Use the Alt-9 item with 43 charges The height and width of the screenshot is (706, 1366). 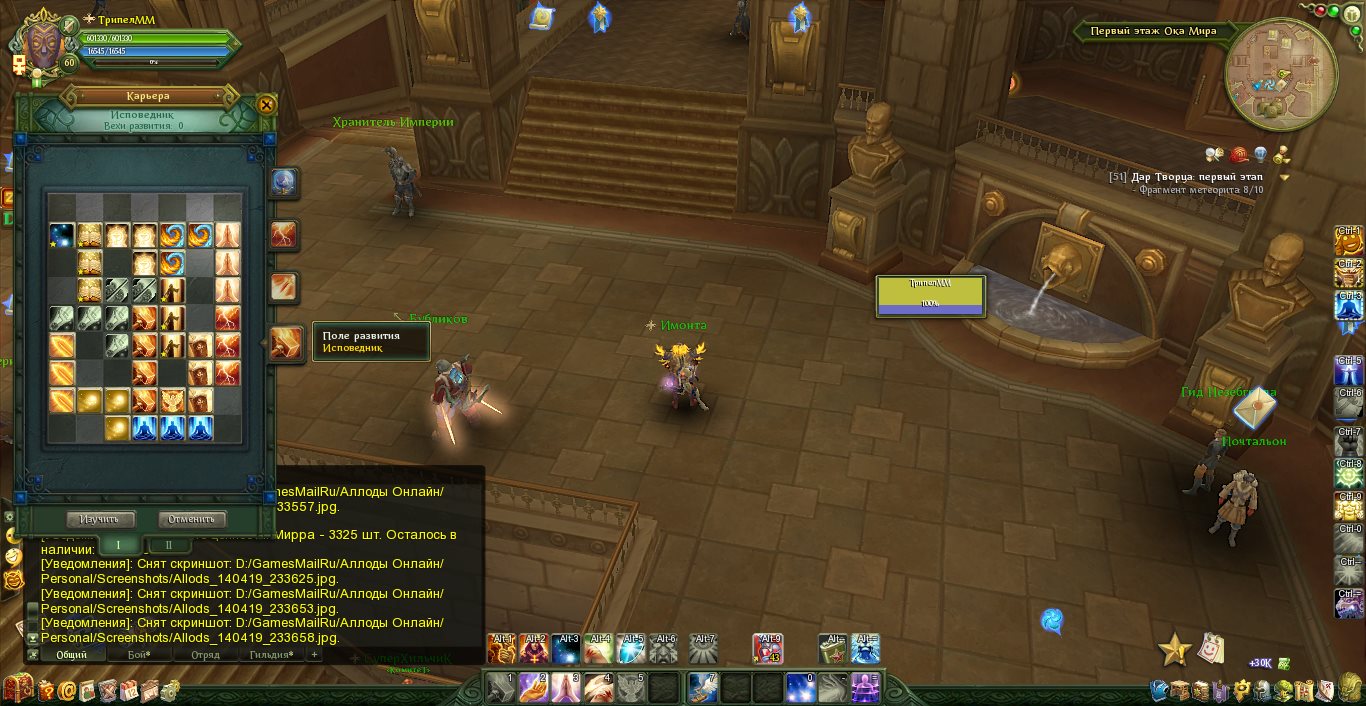768,649
